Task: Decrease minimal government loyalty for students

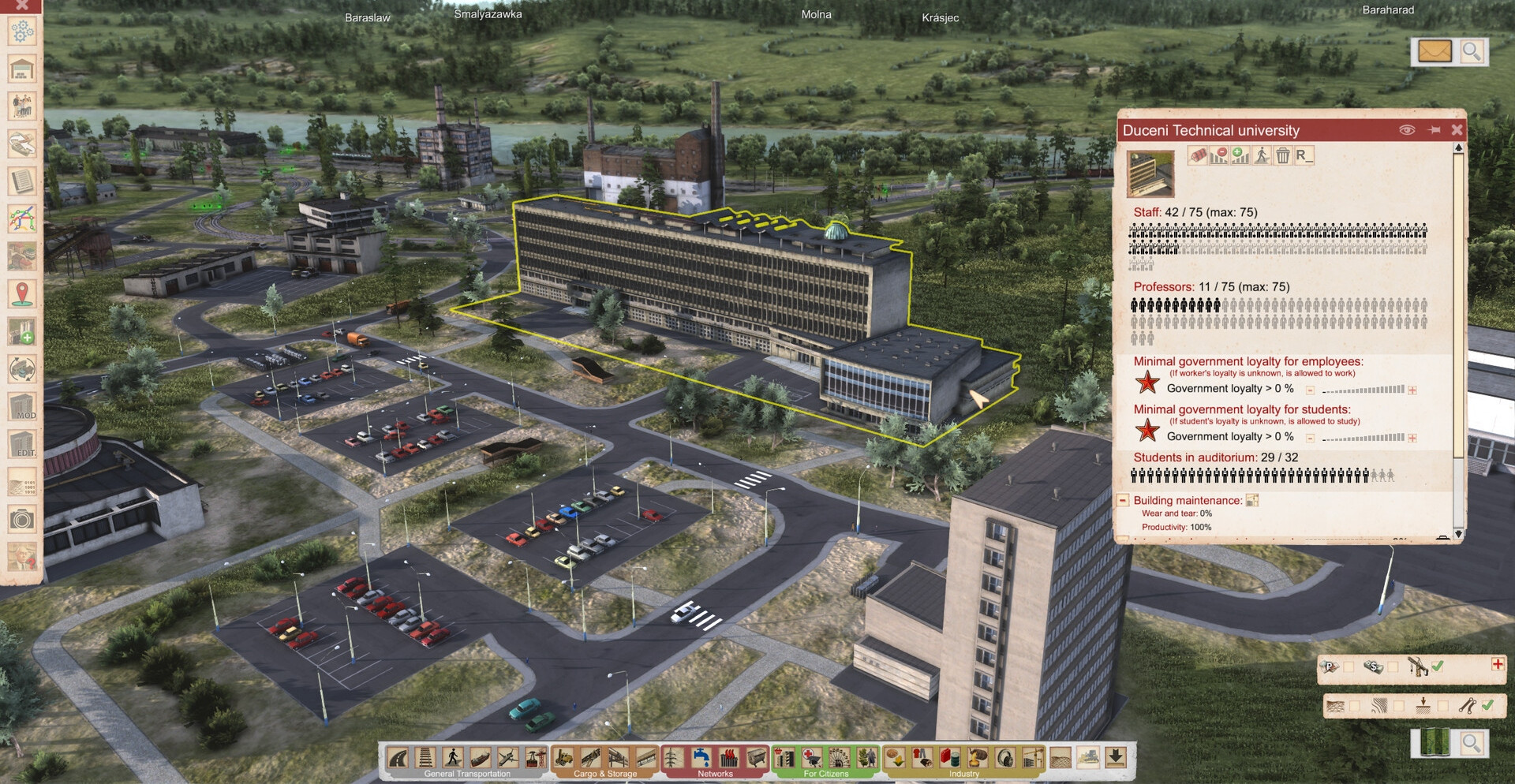Action: [x=1311, y=439]
